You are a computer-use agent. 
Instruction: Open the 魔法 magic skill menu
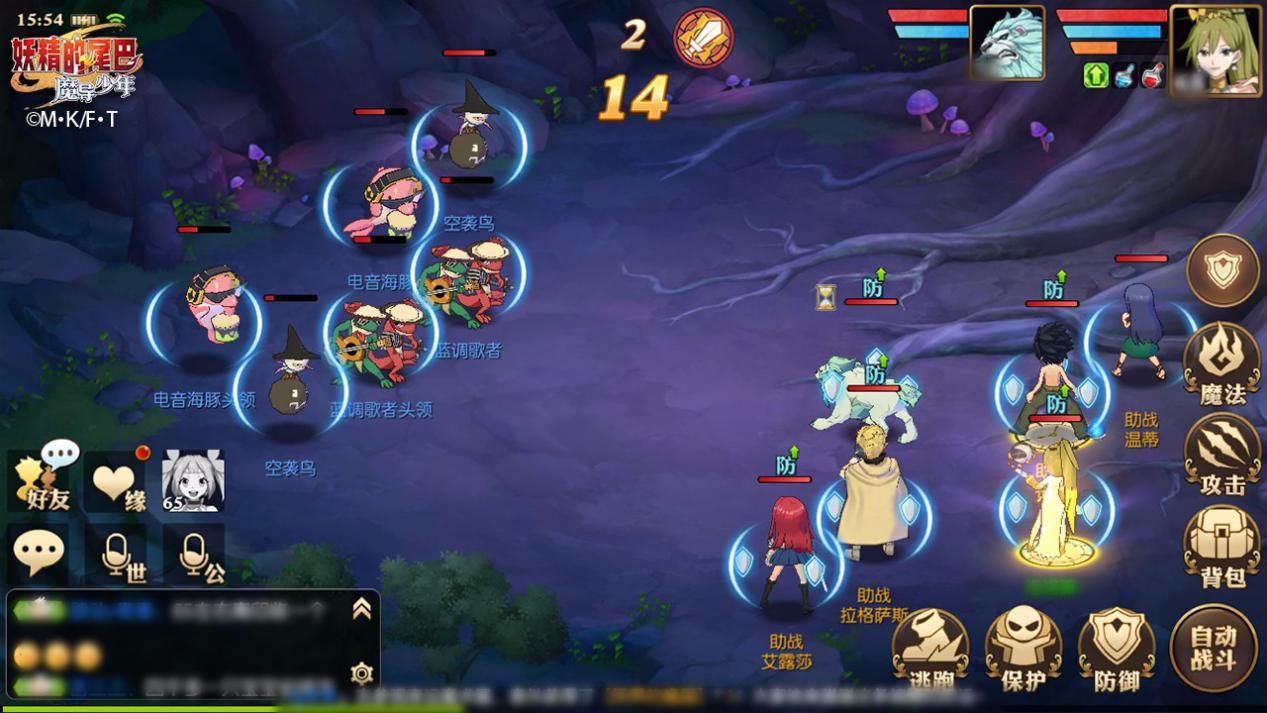(x=1222, y=363)
